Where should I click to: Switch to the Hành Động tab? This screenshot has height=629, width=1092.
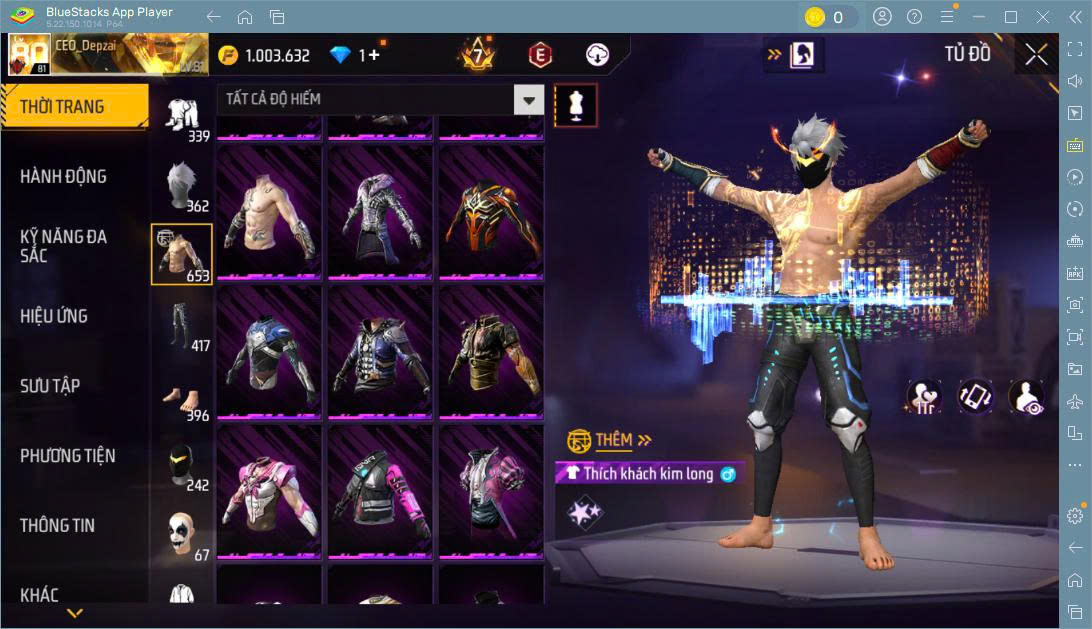point(63,176)
